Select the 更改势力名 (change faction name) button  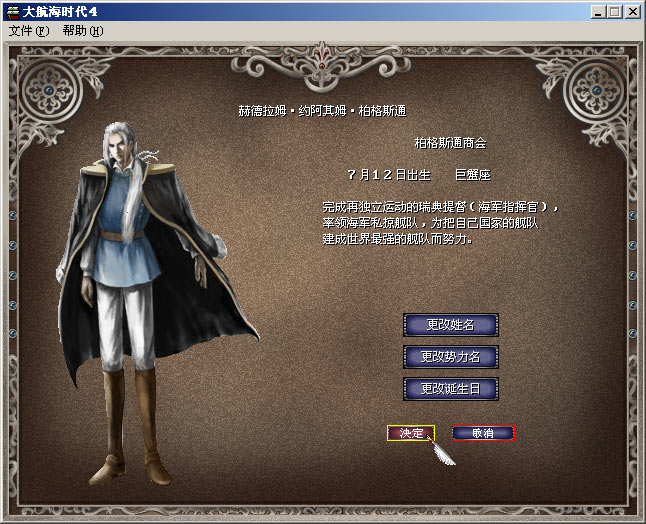(x=450, y=356)
